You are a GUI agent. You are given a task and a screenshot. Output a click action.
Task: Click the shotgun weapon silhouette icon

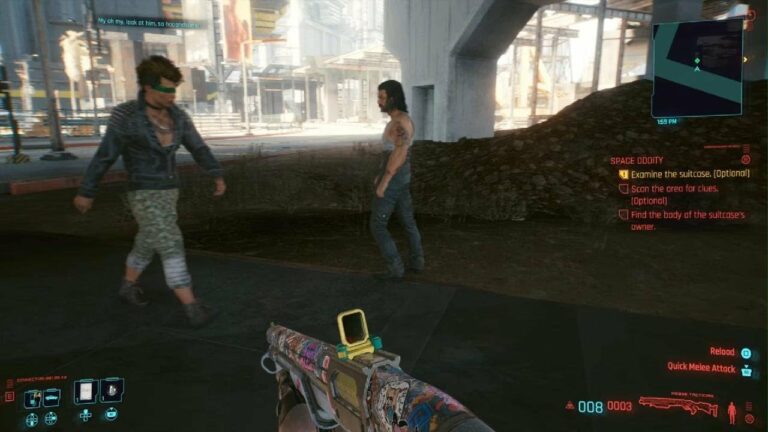click(678, 405)
